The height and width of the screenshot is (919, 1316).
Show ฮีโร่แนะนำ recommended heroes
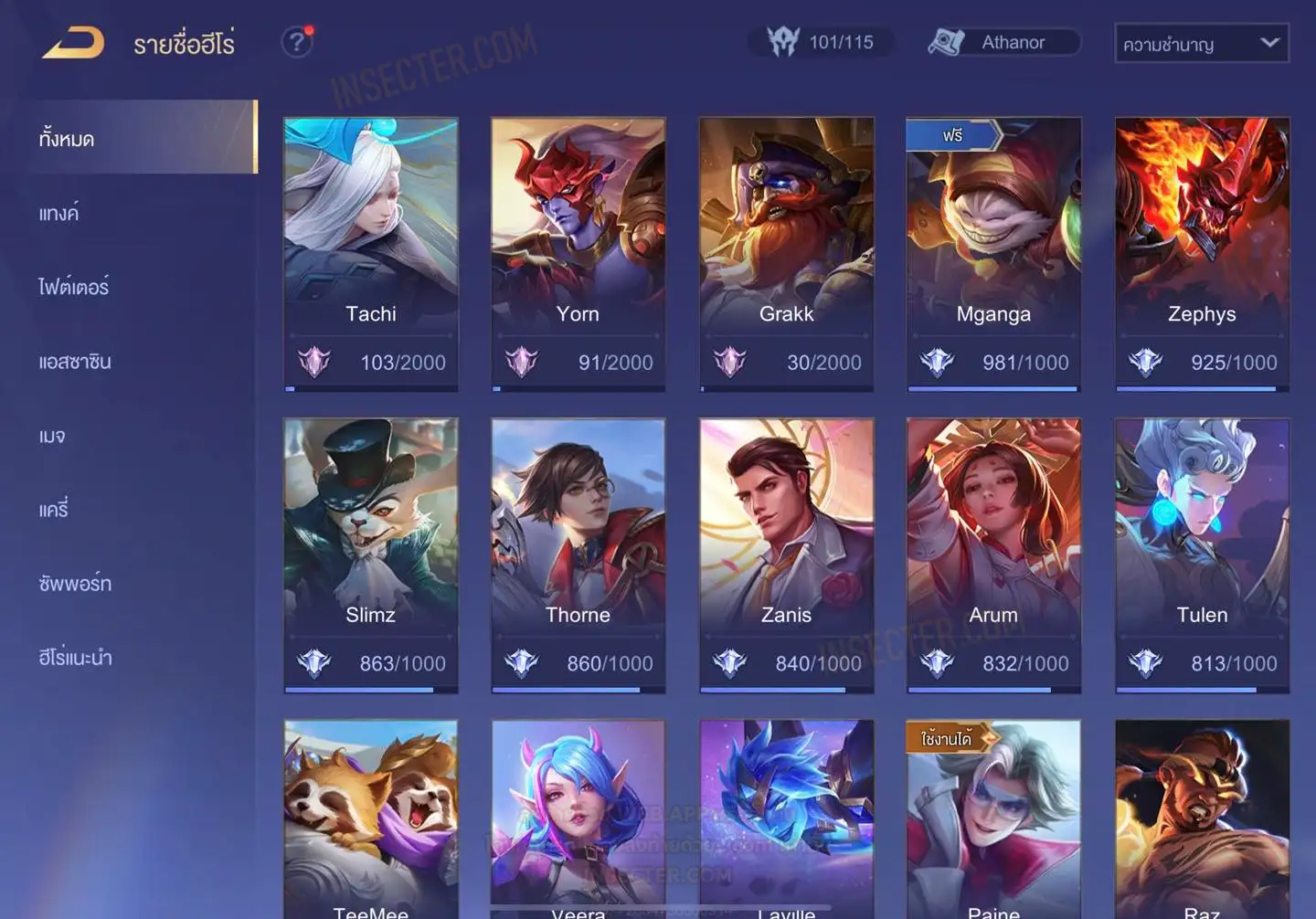[75, 657]
